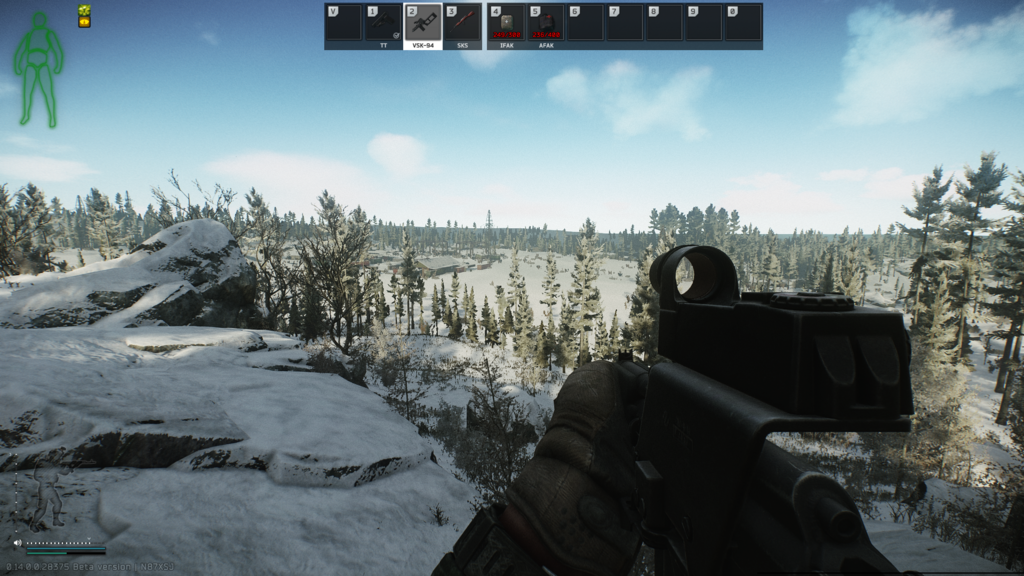Viewport: 1024px width, 576px height.
Task: Use the AFAK medkit in slot 5
Action: click(x=546, y=23)
